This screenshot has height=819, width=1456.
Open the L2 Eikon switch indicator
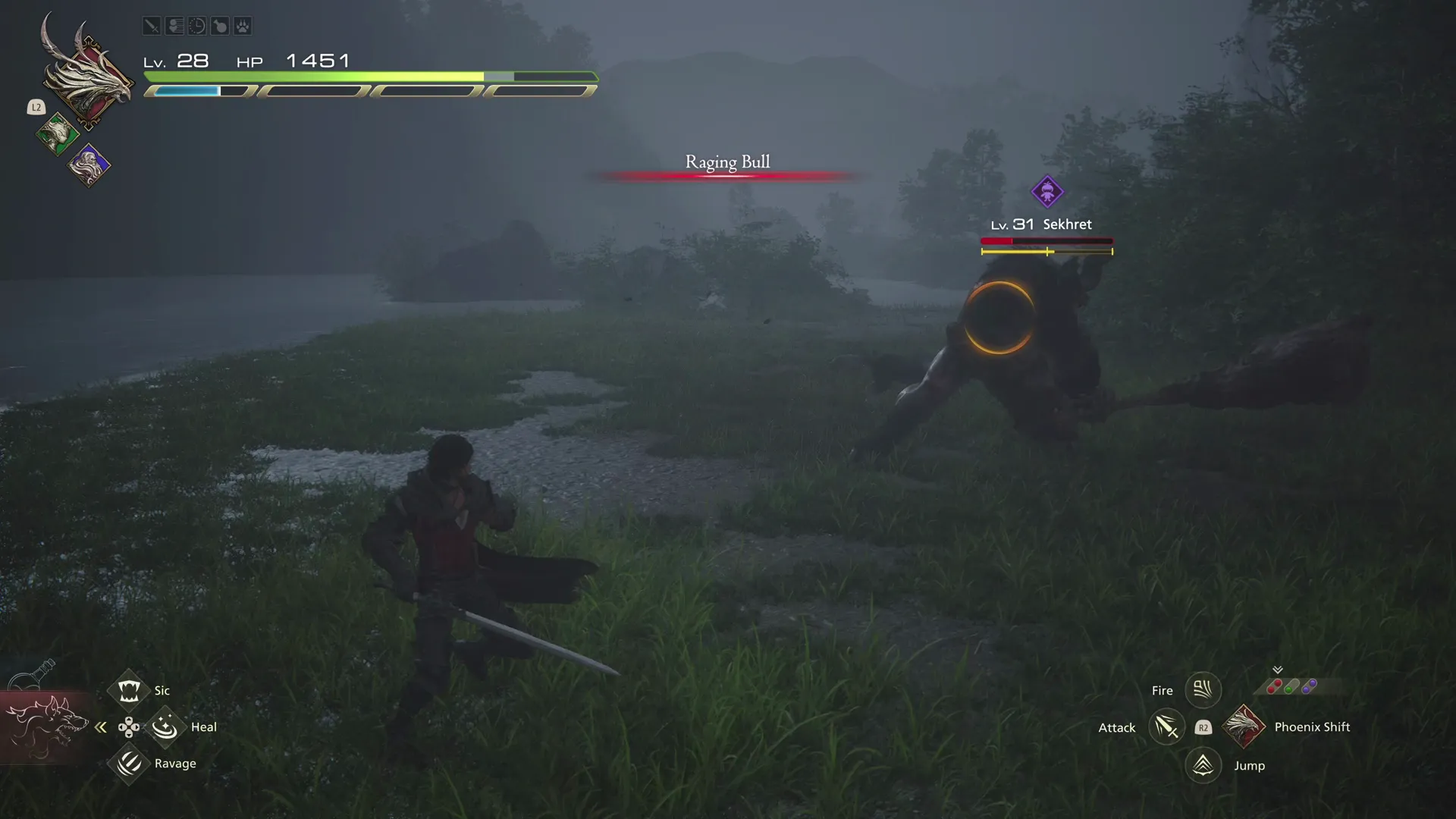[x=36, y=107]
